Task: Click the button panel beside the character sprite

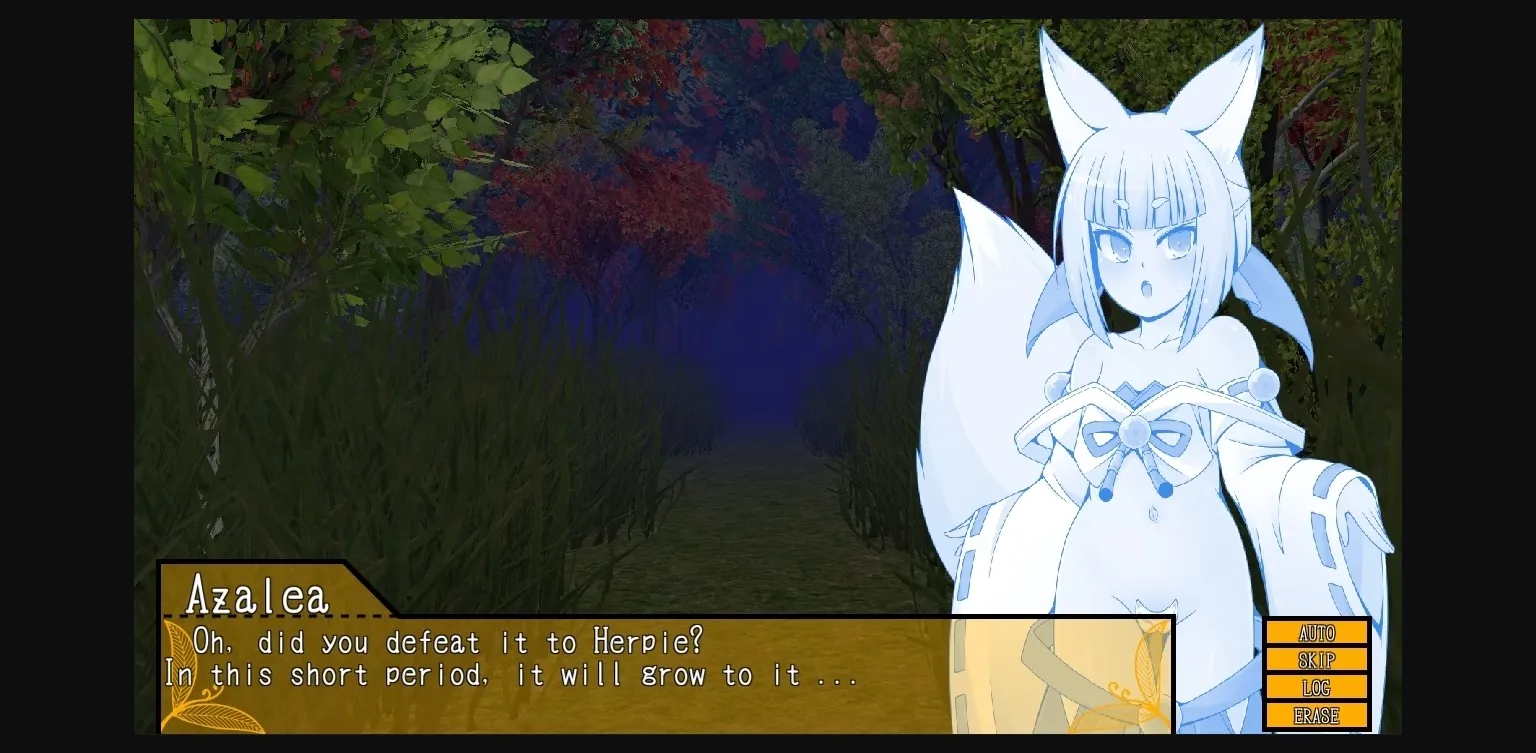Action: click(x=1316, y=673)
